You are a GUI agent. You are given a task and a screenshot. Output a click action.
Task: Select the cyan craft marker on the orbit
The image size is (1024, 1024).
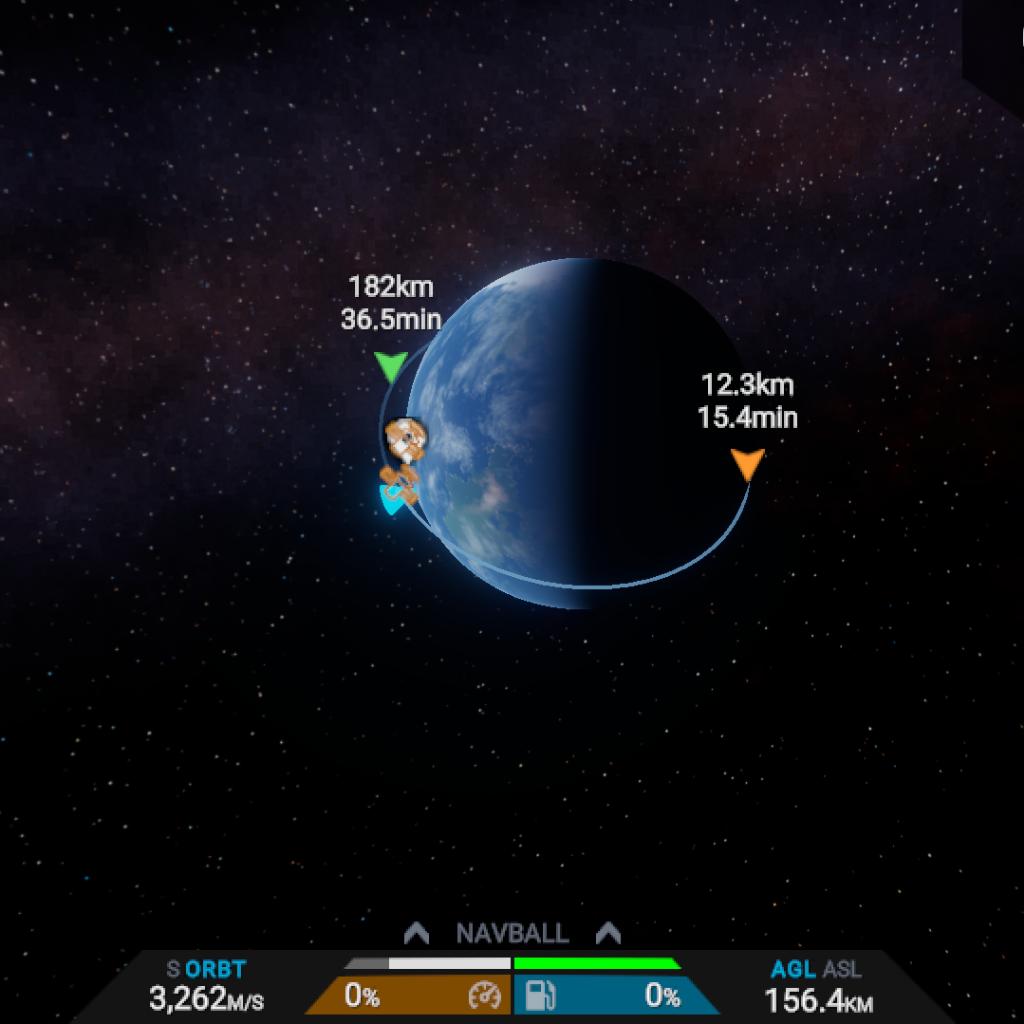pyautogui.click(x=389, y=500)
